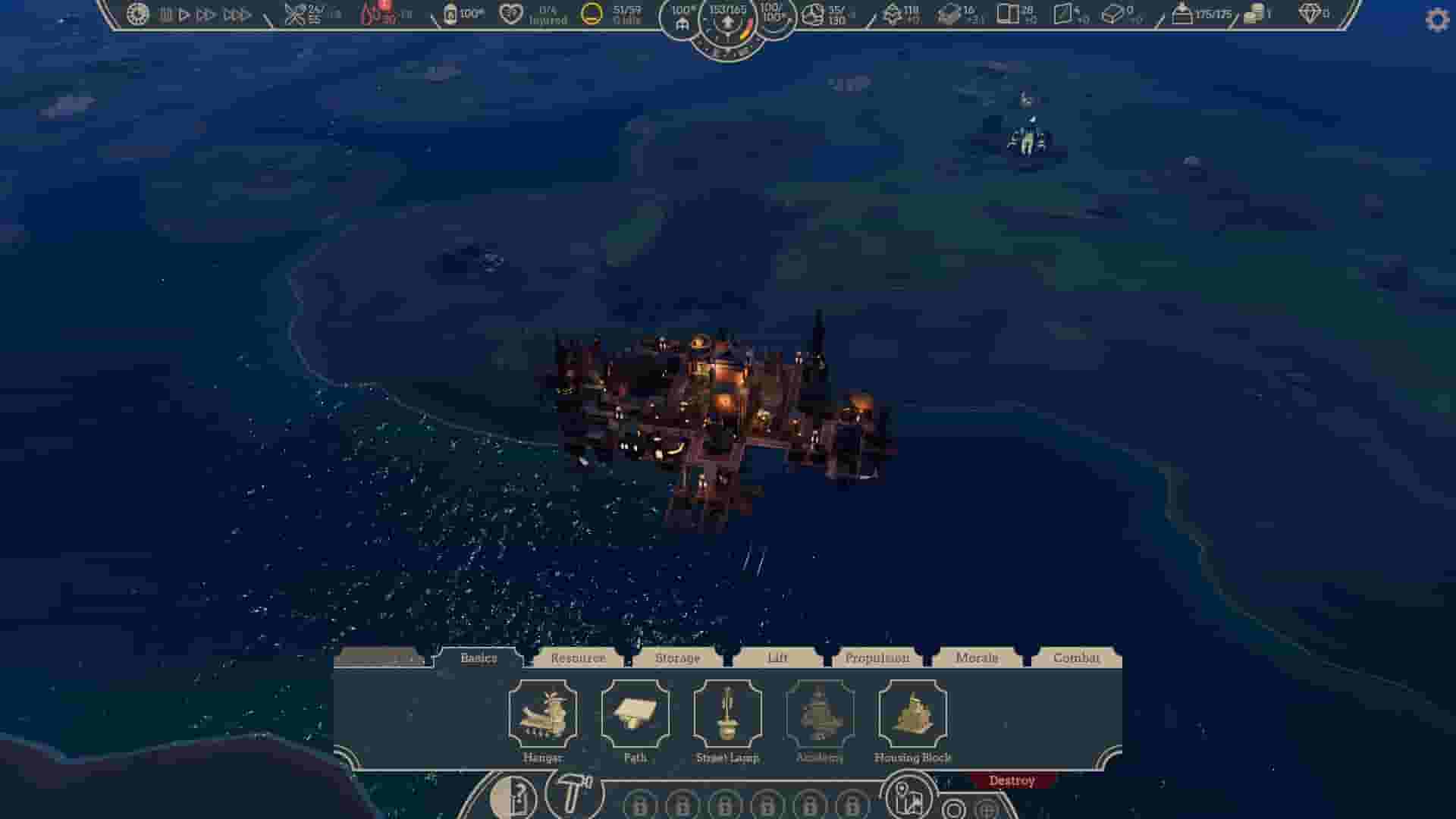The height and width of the screenshot is (819, 1456).
Task: Switch to the Combat tab
Action: pos(1077,658)
